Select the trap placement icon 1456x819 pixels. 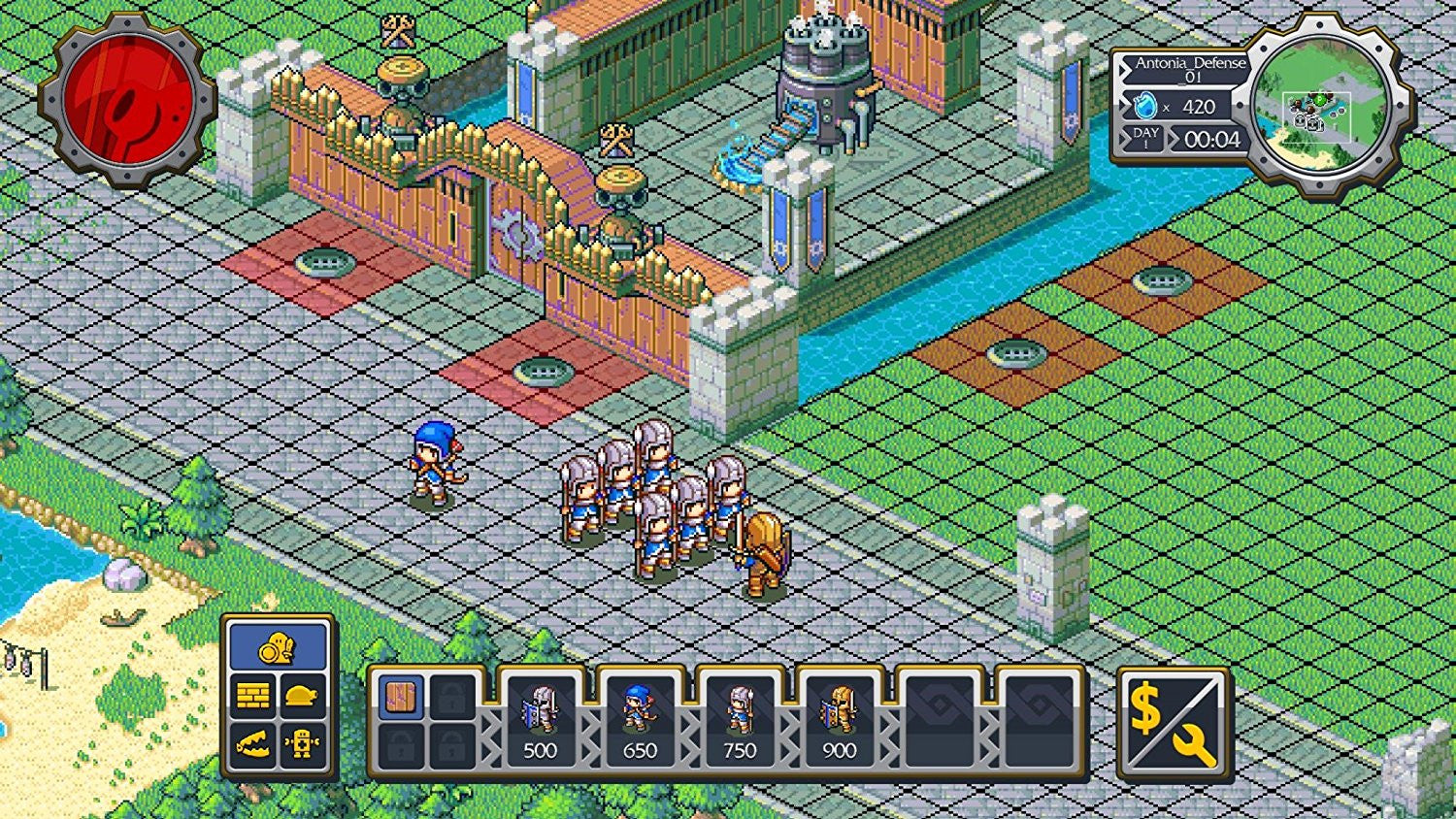(252, 742)
